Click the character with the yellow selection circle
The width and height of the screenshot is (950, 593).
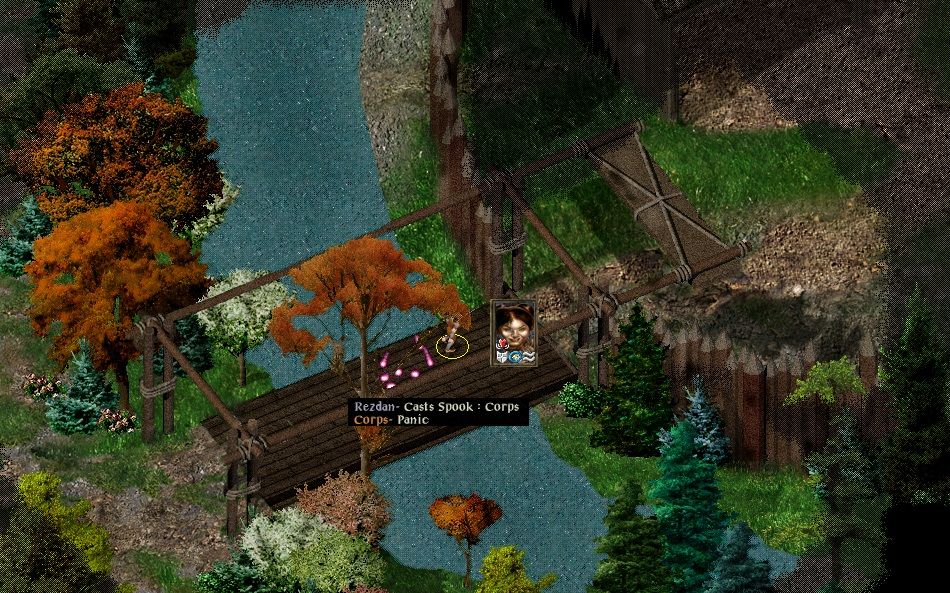(x=452, y=336)
